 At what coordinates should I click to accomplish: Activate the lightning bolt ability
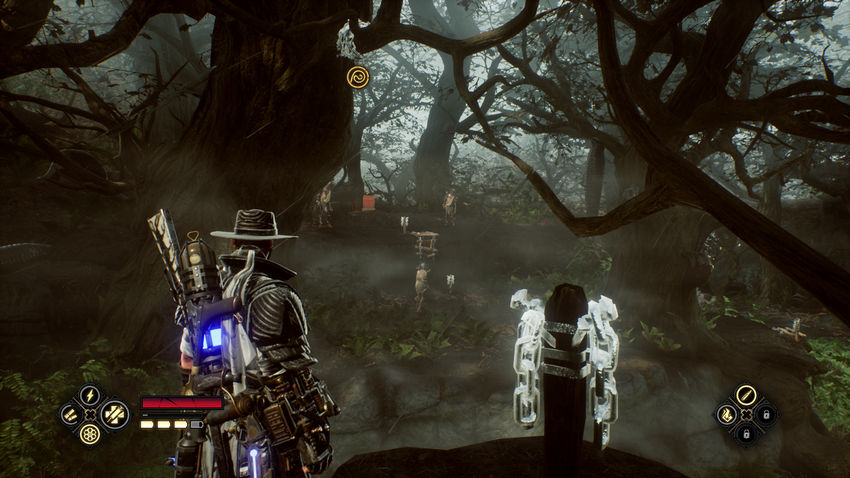pos(90,394)
